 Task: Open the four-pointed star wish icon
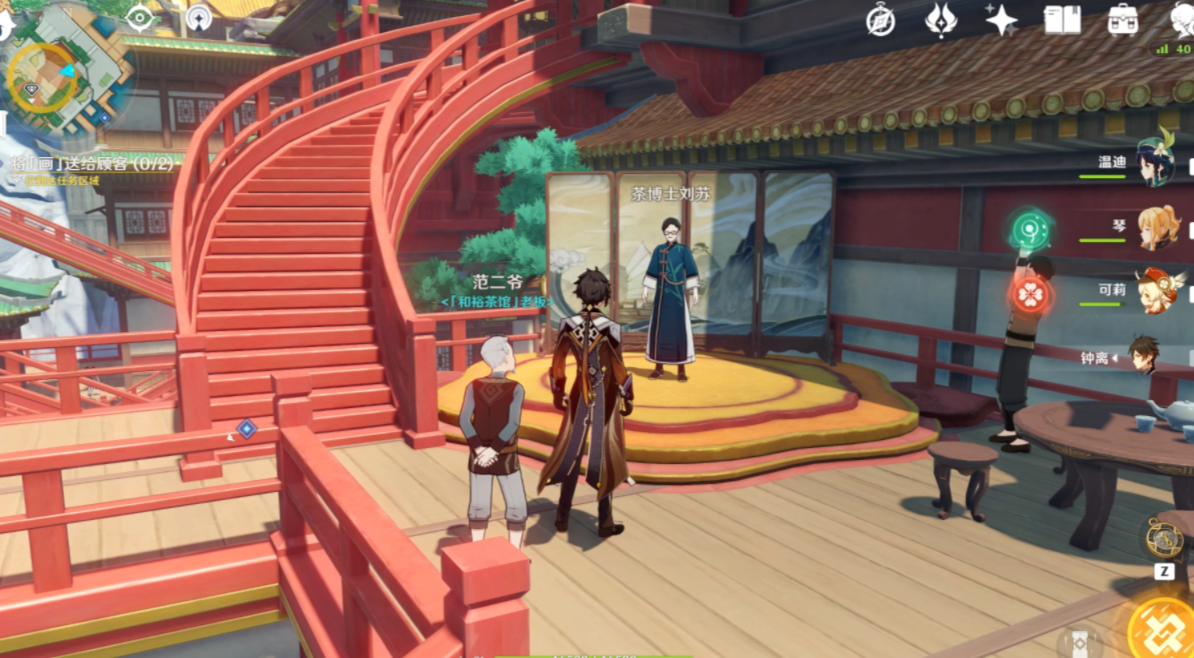coord(1000,19)
